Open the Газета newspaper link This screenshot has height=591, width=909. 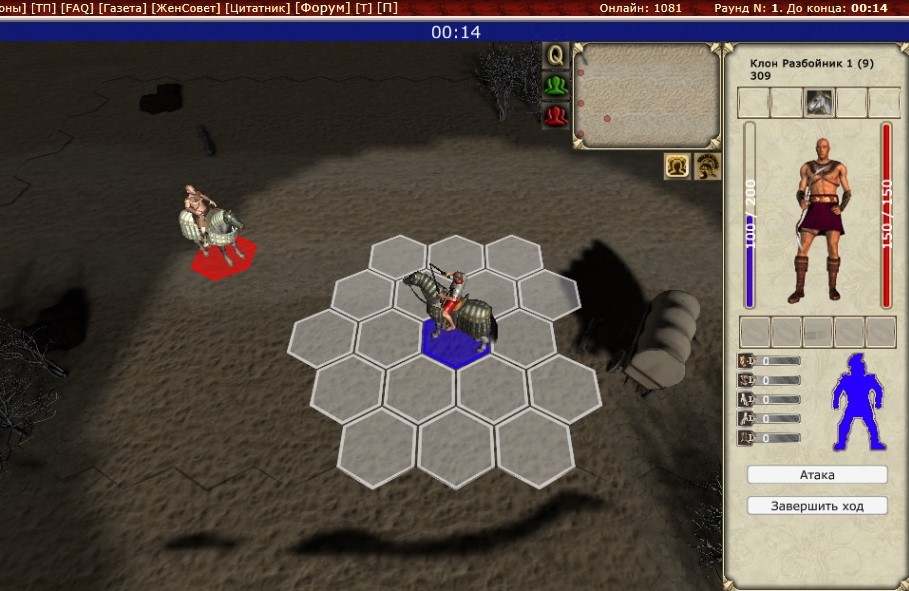click(x=122, y=8)
